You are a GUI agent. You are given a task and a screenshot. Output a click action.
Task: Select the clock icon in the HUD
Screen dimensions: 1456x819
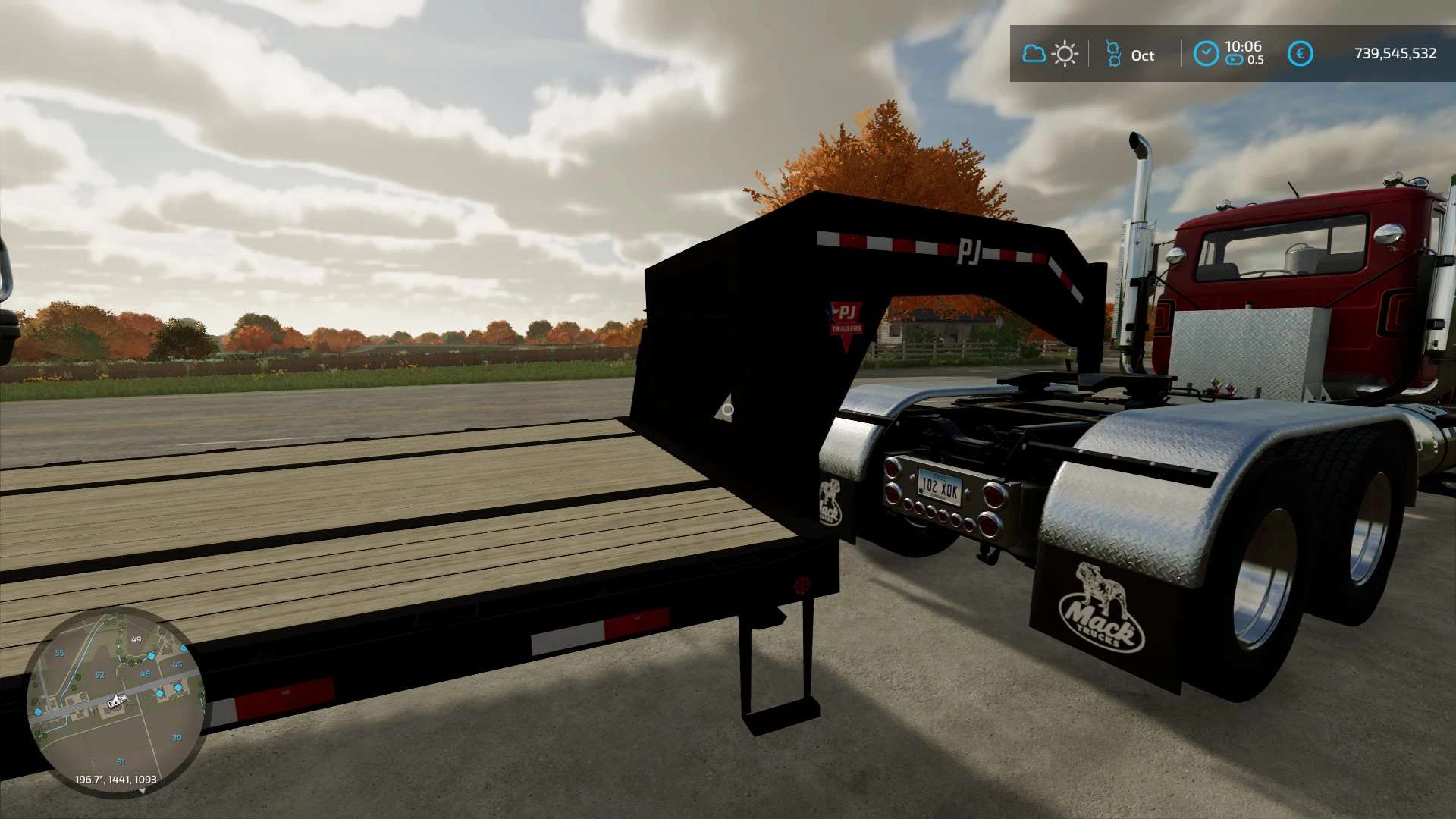pyautogui.click(x=1206, y=54)
